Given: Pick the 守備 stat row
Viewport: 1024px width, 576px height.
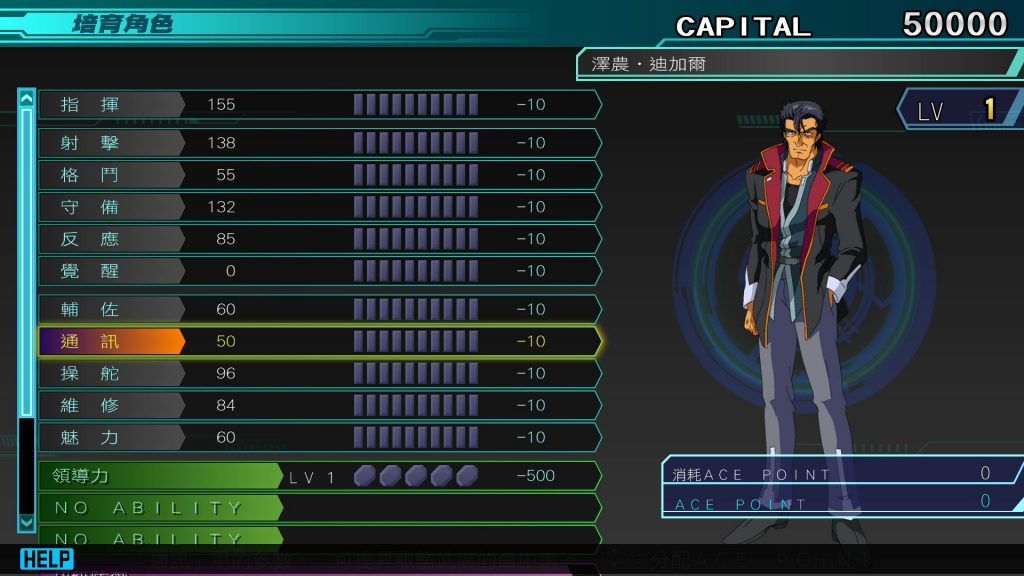Looking at the screenshot, I should point(318,207).
